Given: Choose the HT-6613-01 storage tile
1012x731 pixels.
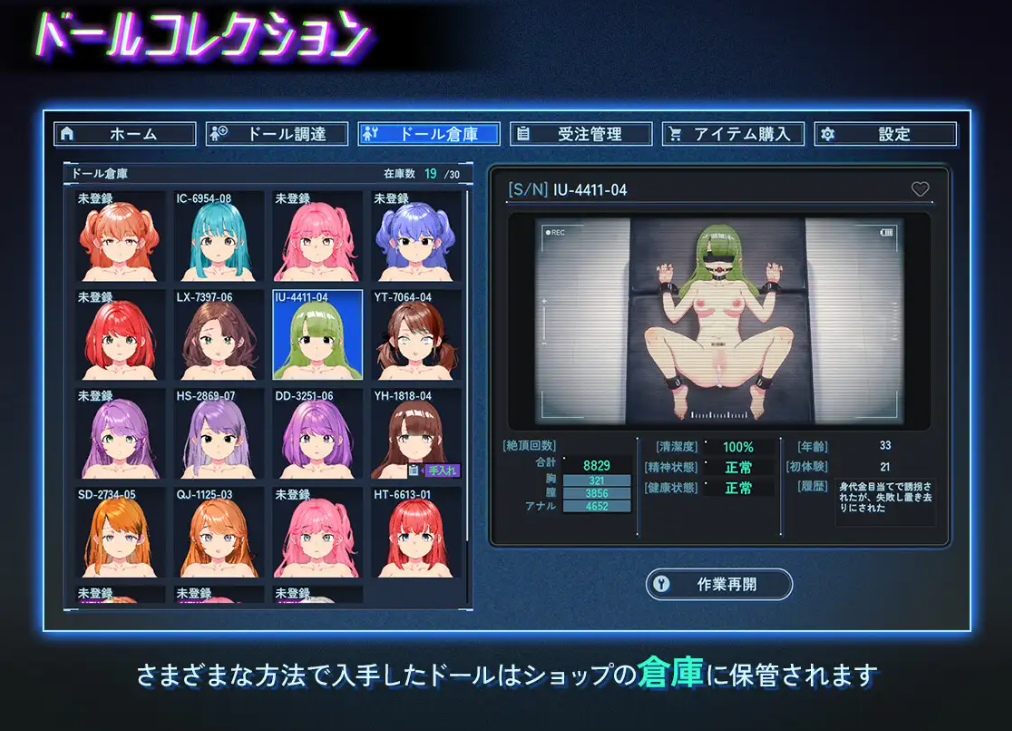Looking at the screenshot, I should [x=416, y=533].
